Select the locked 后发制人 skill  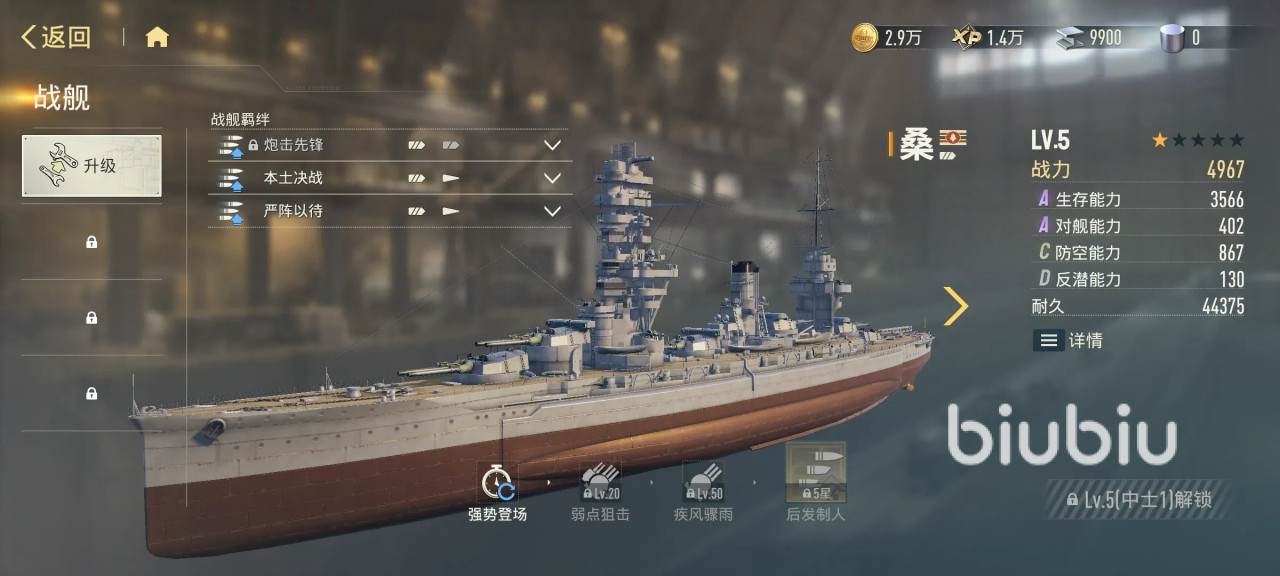[815, 476]
